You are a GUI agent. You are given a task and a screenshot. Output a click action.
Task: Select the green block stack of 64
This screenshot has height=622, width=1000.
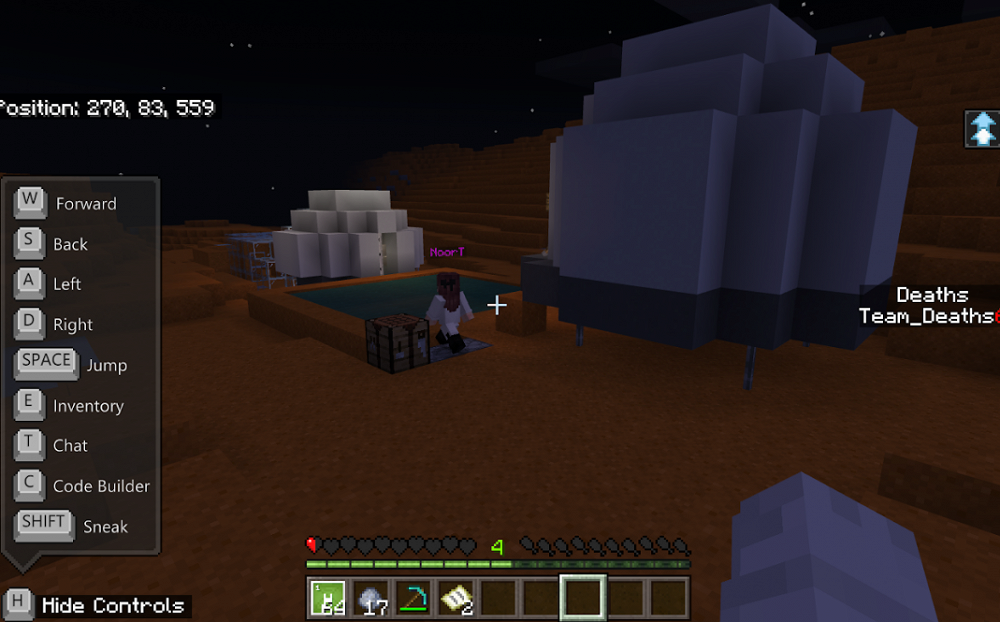[327, 597]
